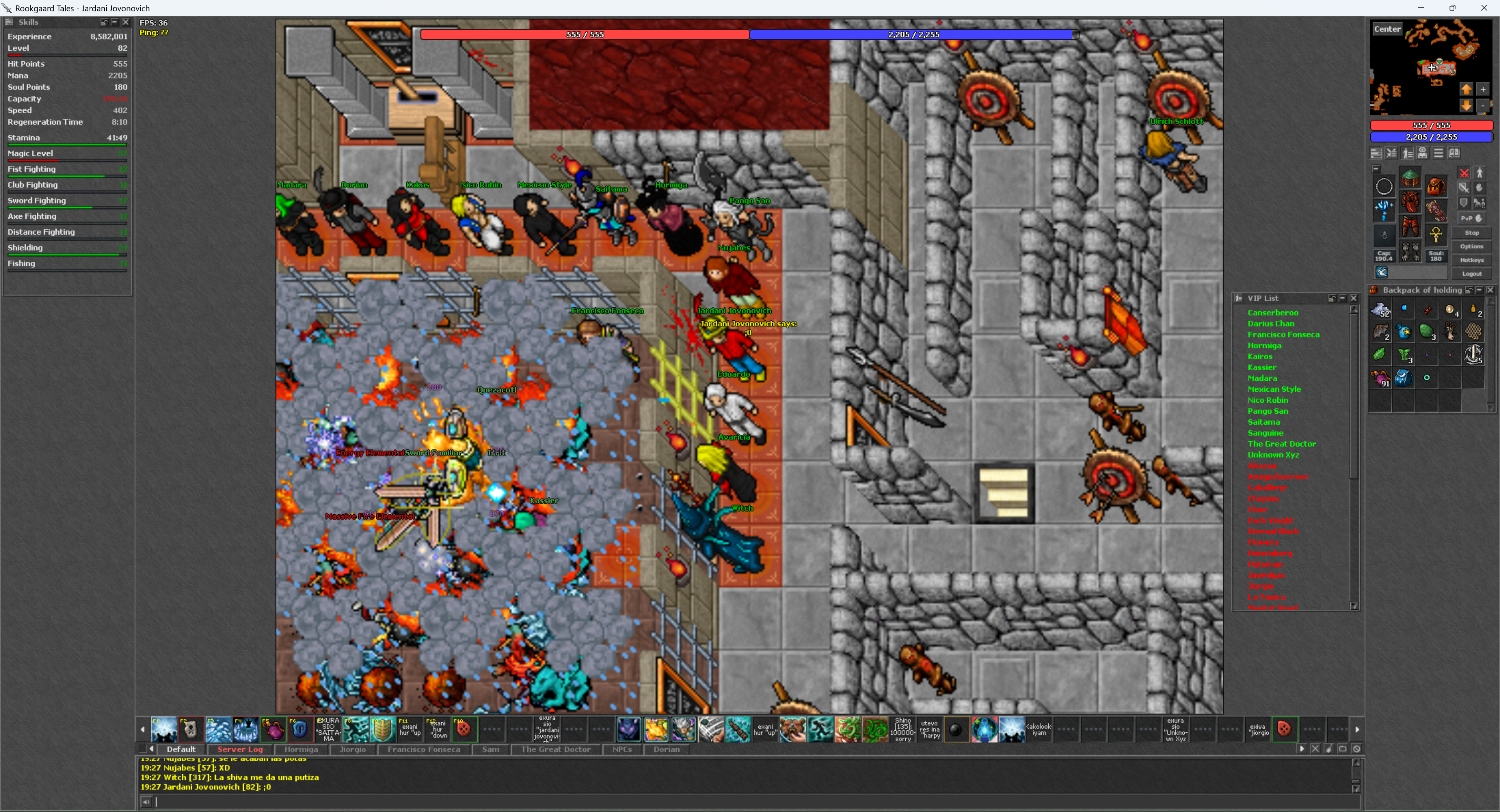Click the Logout button
This screenshot has width=1500, height=812.
coord(1471,273)
